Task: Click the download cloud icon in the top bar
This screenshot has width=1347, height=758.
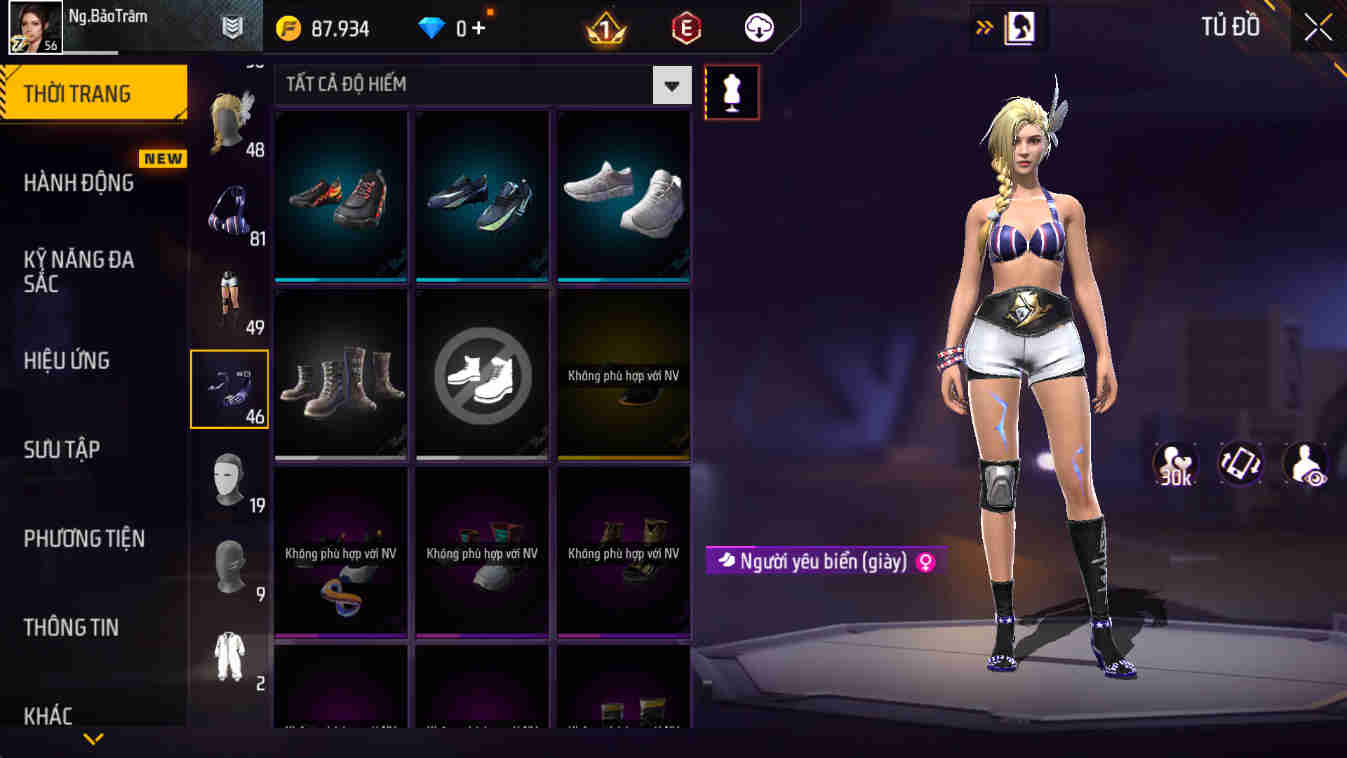Action: tap(757, 27)
